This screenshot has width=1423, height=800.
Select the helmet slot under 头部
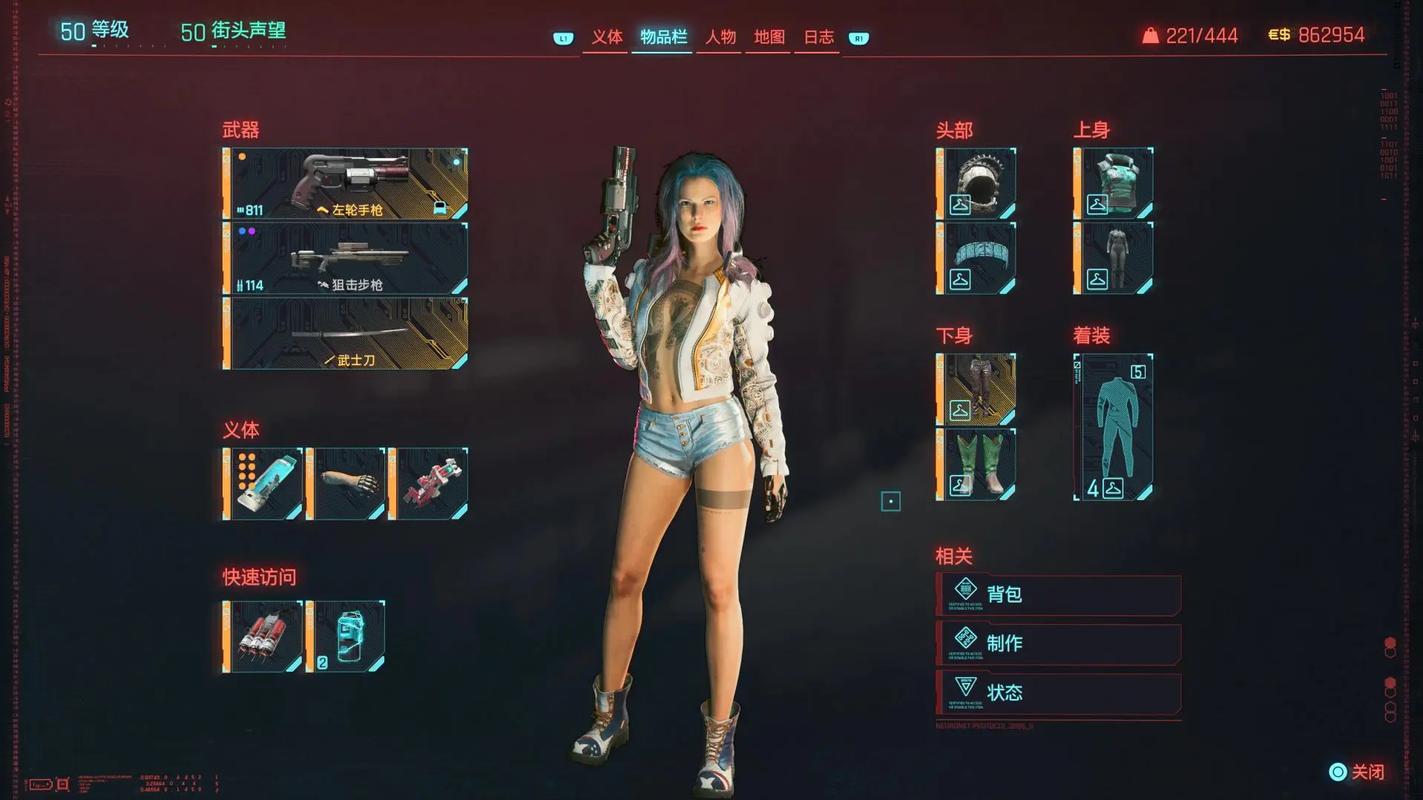click(976, 183)
